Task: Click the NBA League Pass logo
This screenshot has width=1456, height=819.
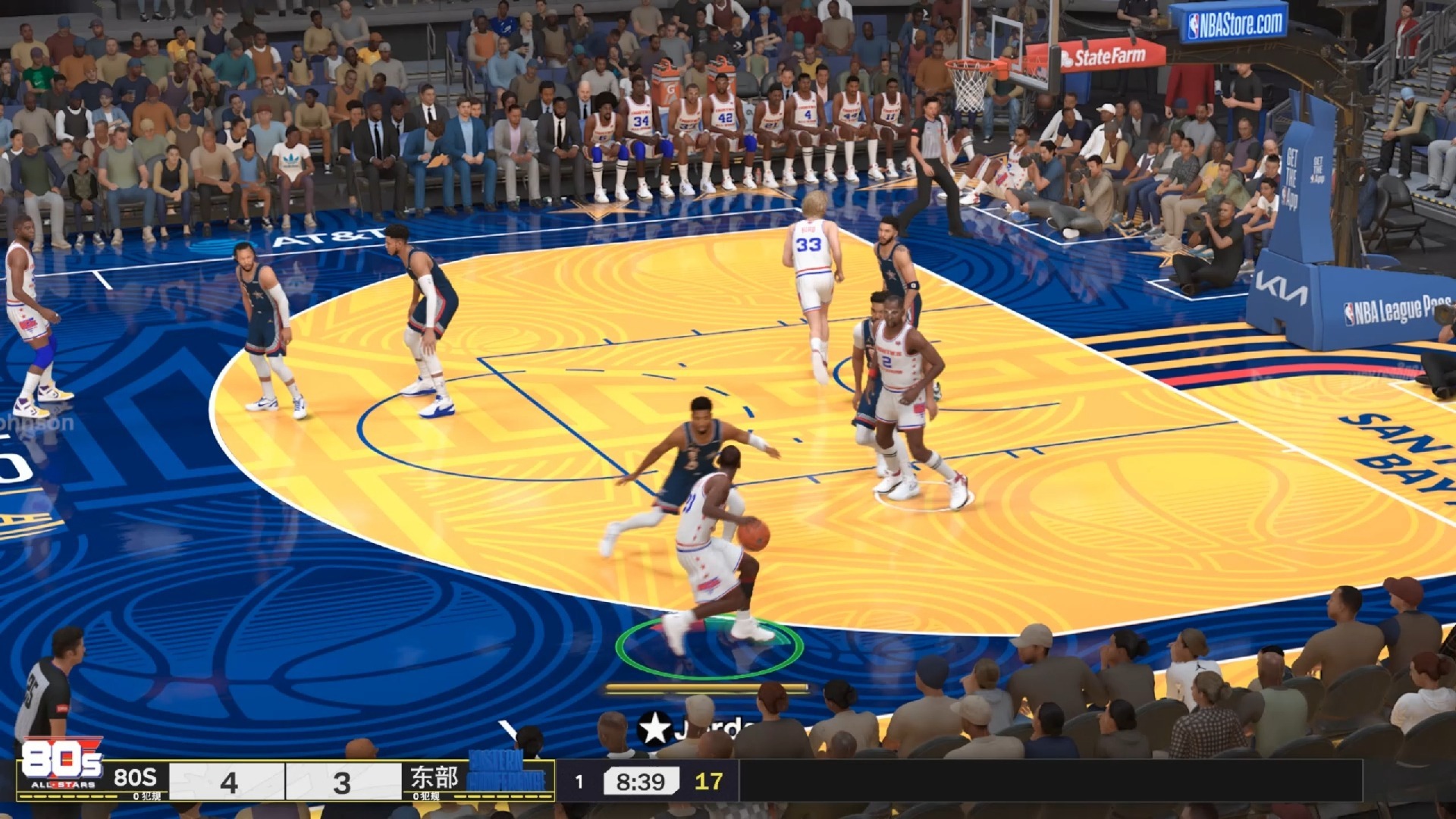Action: [x=1392, y=311]
